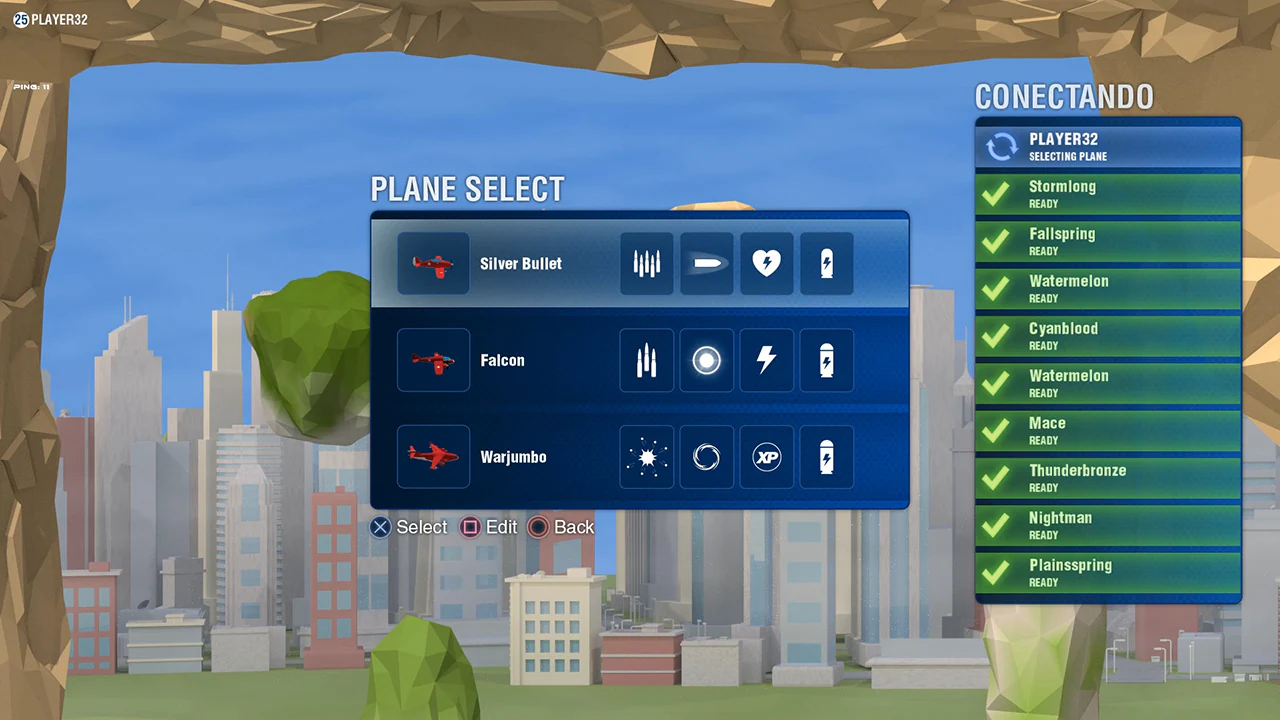Select the electric heart health perk icon
The image size is (1280, 720).
766,263
